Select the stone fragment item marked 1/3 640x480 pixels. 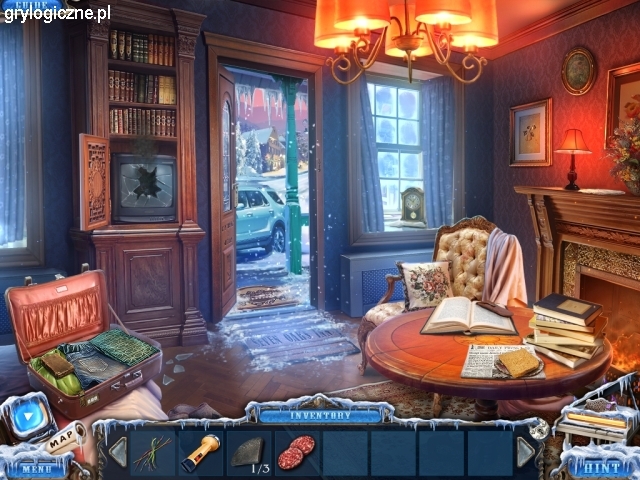tap(249, 452)
